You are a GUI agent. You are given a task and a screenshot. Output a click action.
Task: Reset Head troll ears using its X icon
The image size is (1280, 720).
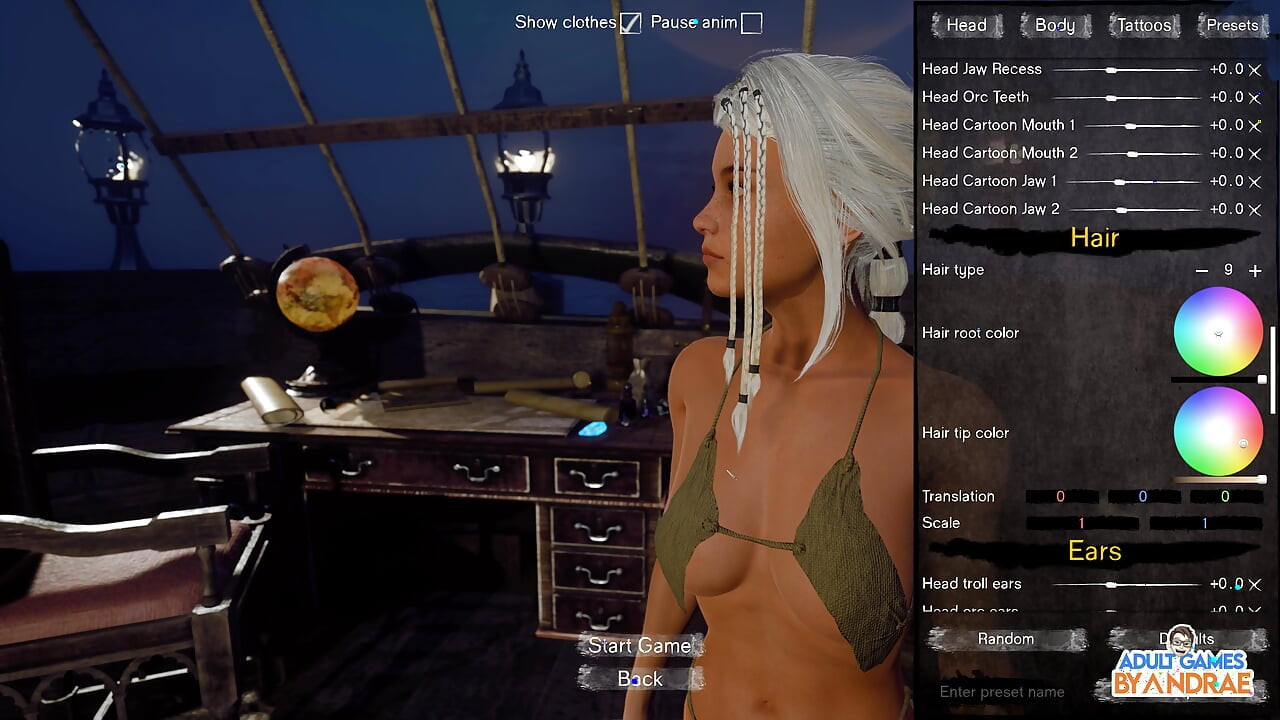pos(1256,584)
